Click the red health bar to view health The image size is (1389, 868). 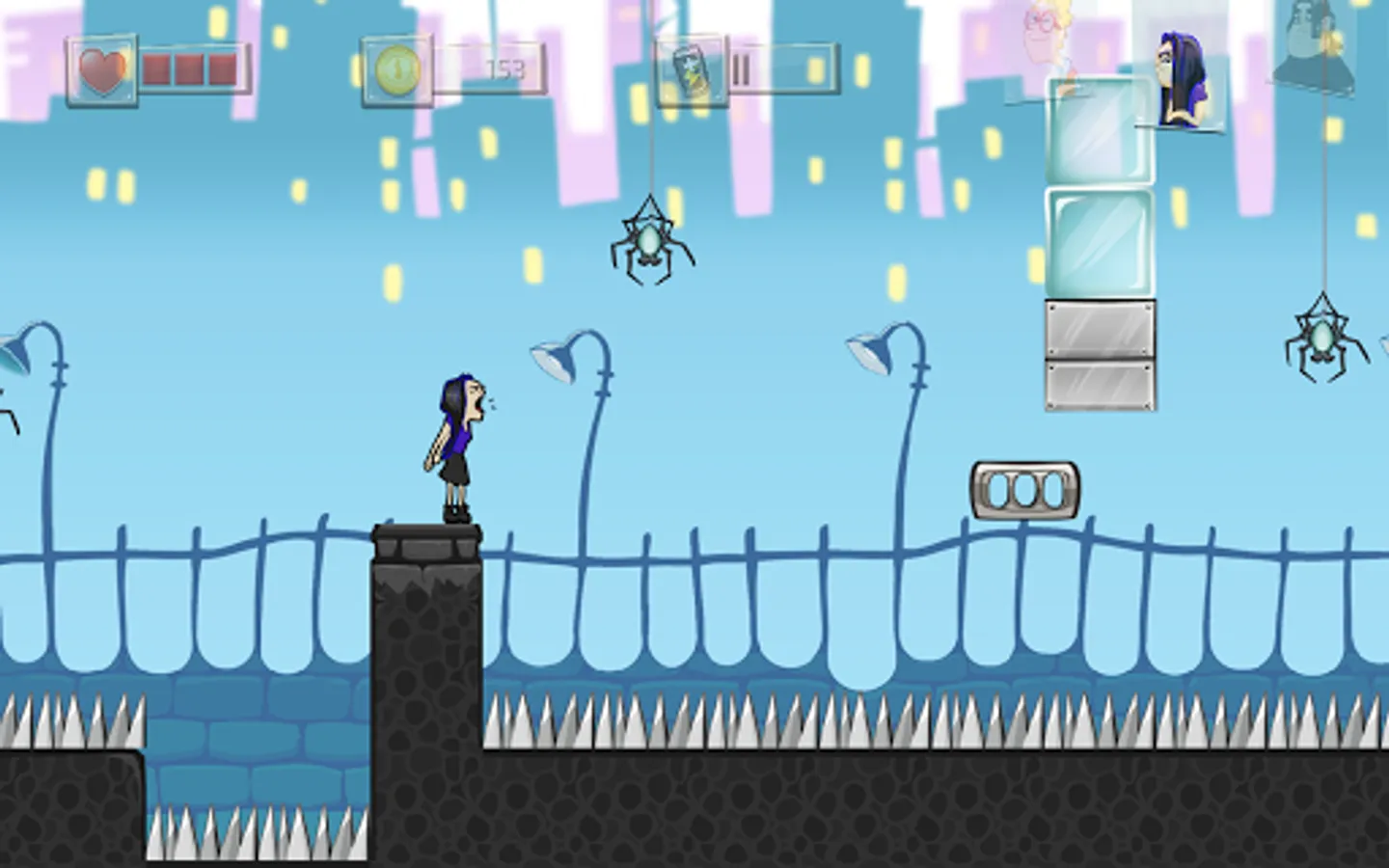[x=189, y=68]
